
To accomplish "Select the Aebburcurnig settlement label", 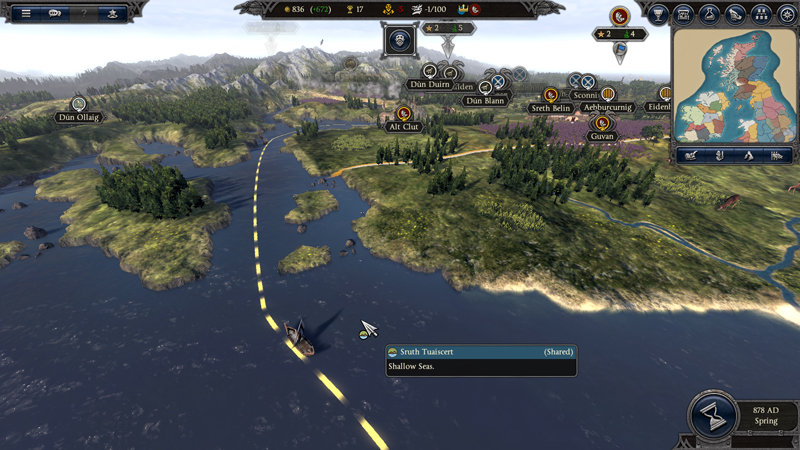I will point(608,108).
